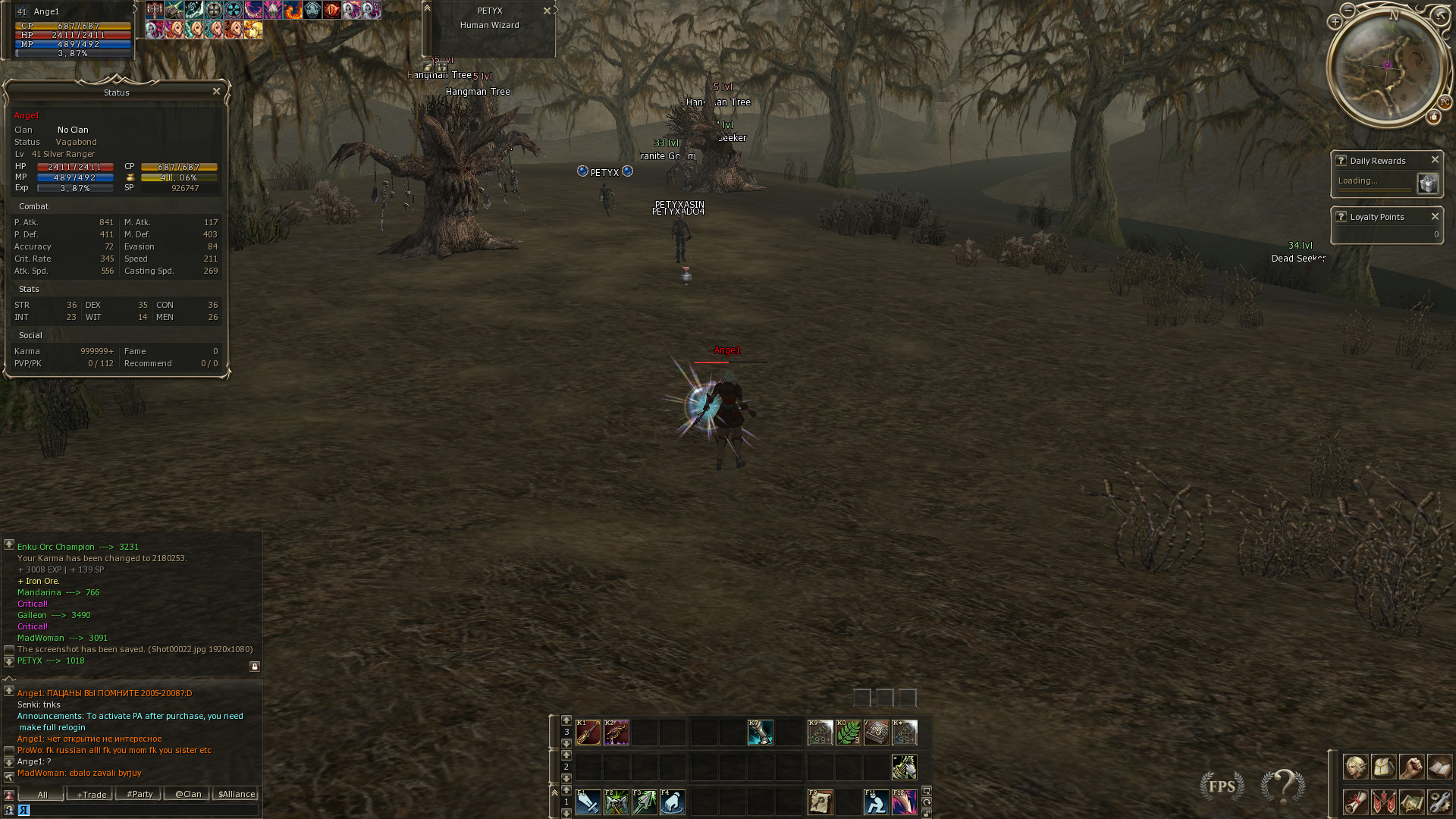Switch to the @Clan chat tab
This screenshot has width=1456, height=819.
[188, 795]
